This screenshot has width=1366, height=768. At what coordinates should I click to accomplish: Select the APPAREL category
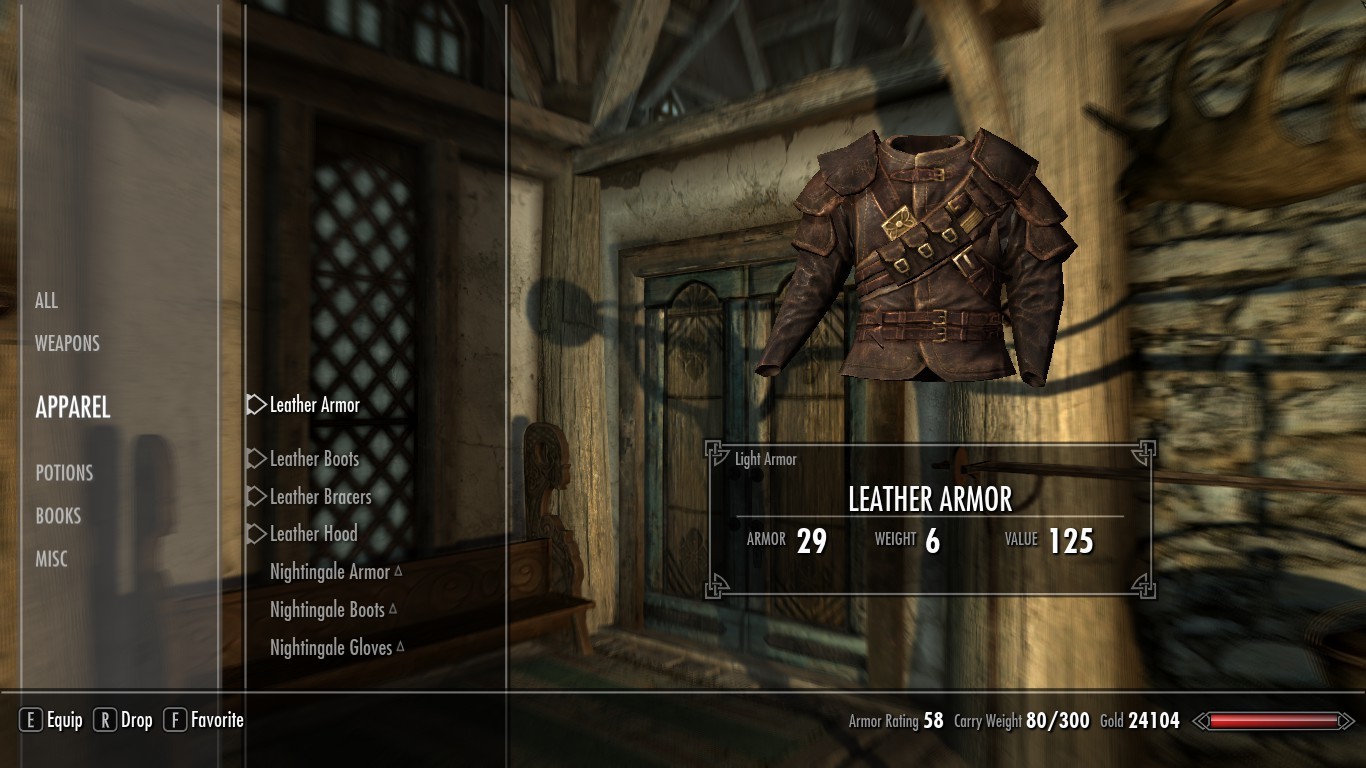[x=73, y=407]
